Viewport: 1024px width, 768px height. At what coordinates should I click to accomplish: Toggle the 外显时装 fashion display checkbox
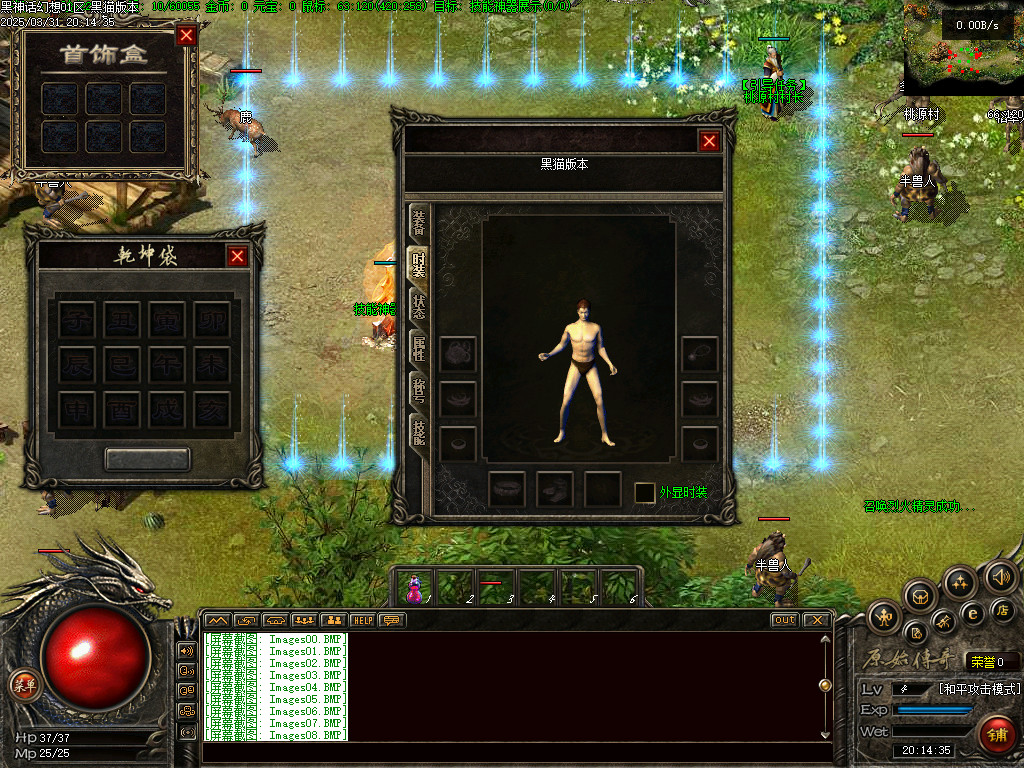pos(645,493)
